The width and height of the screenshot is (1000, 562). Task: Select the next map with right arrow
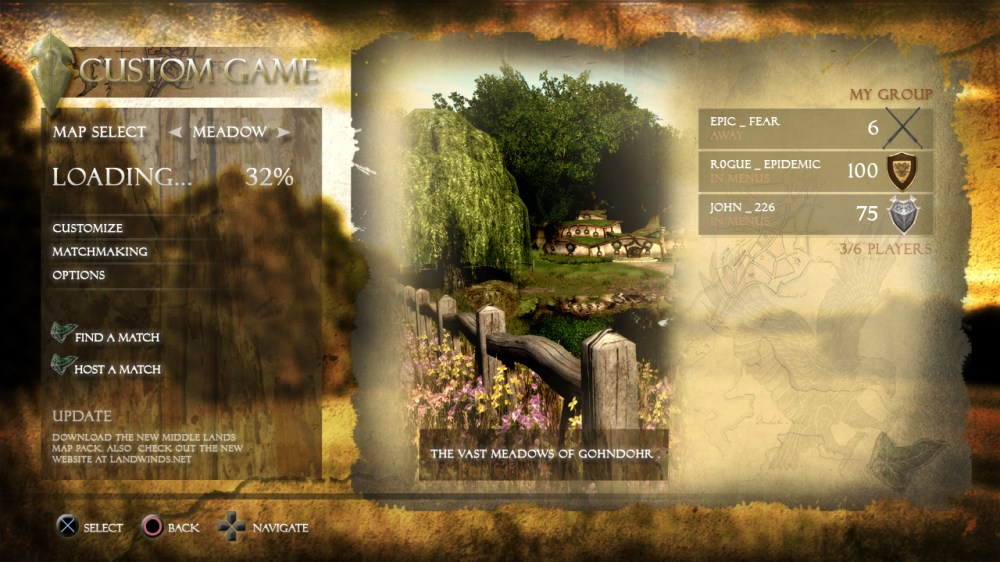click(284, 132)
